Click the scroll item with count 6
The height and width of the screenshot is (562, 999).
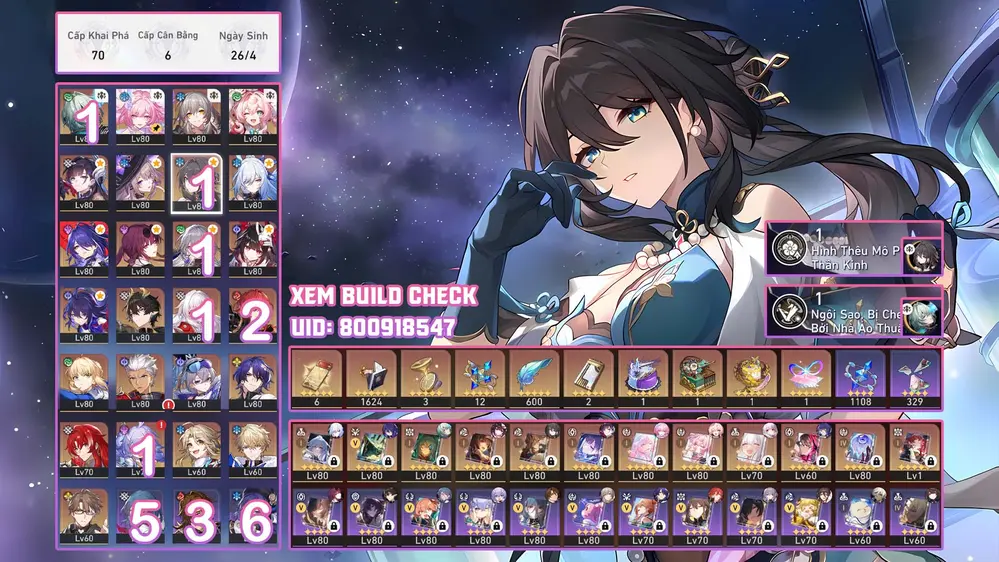[x=317, y=377]
